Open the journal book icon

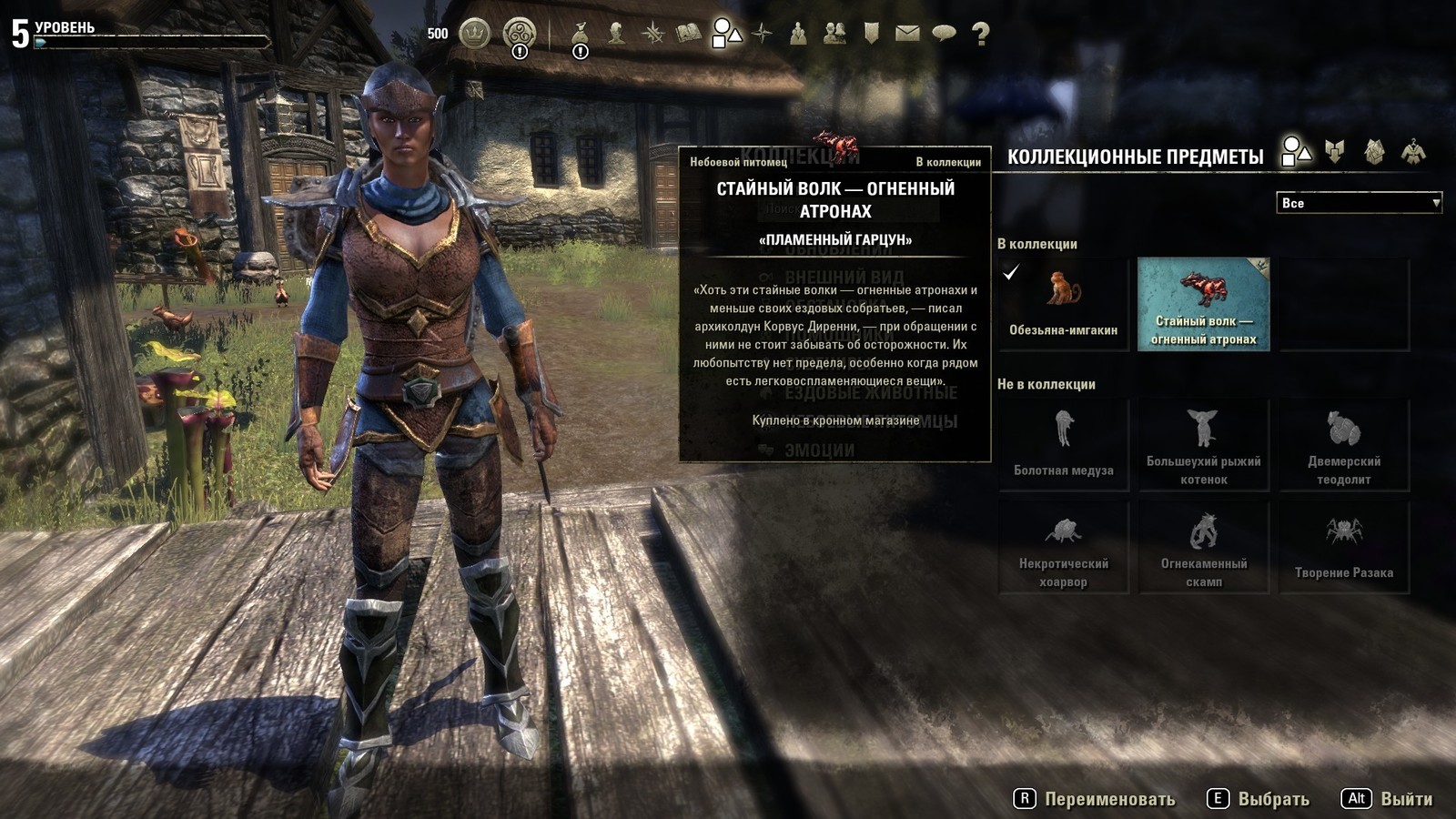tap(689, 34)
